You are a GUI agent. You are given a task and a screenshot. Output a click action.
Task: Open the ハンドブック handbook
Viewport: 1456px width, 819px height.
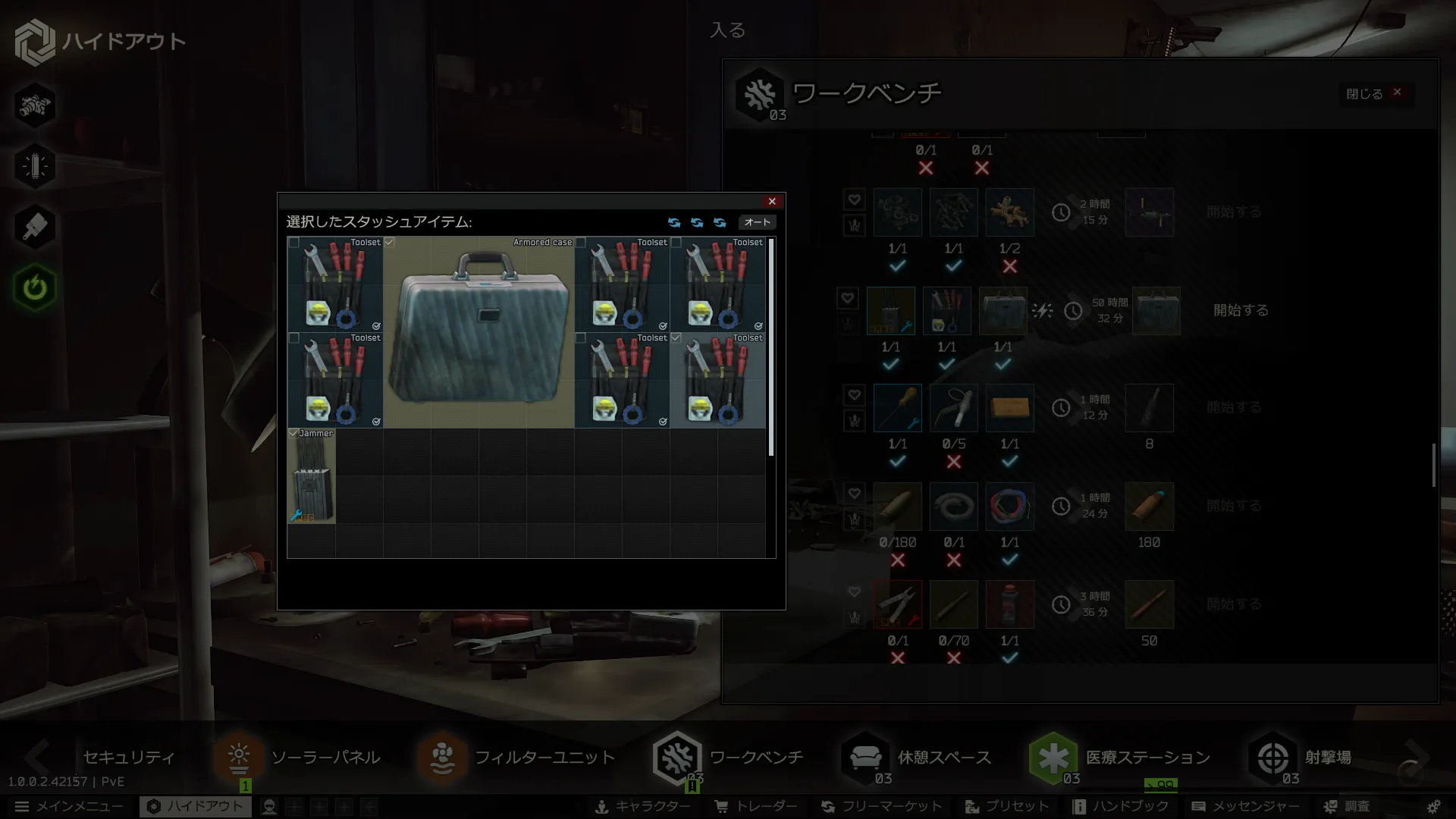pyautogui.click(x=1121, y=807)
